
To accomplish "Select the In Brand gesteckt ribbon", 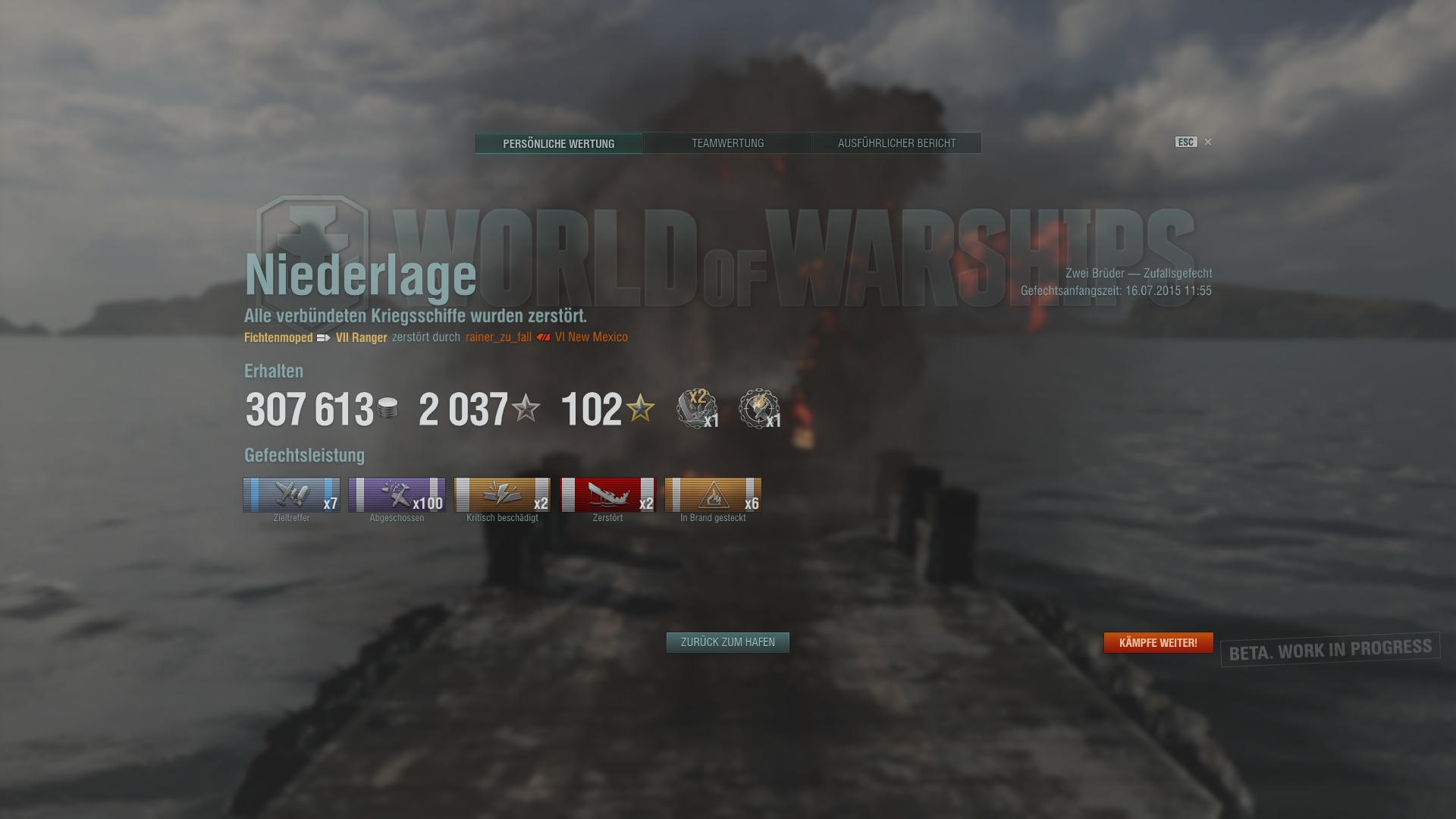I will click(713, 495).
